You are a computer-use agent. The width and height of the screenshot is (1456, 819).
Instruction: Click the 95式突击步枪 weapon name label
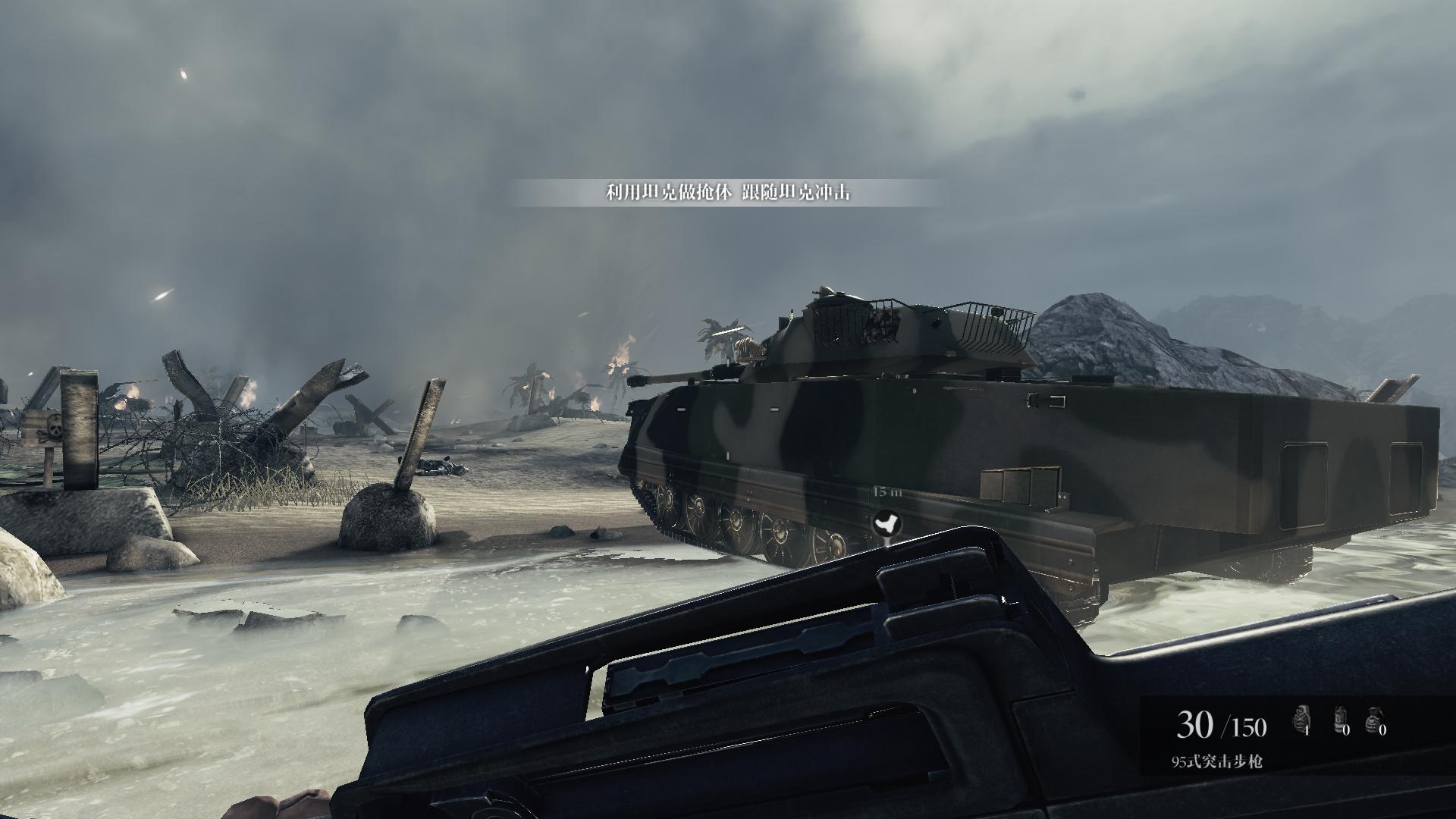click(x=1216, y=762)
